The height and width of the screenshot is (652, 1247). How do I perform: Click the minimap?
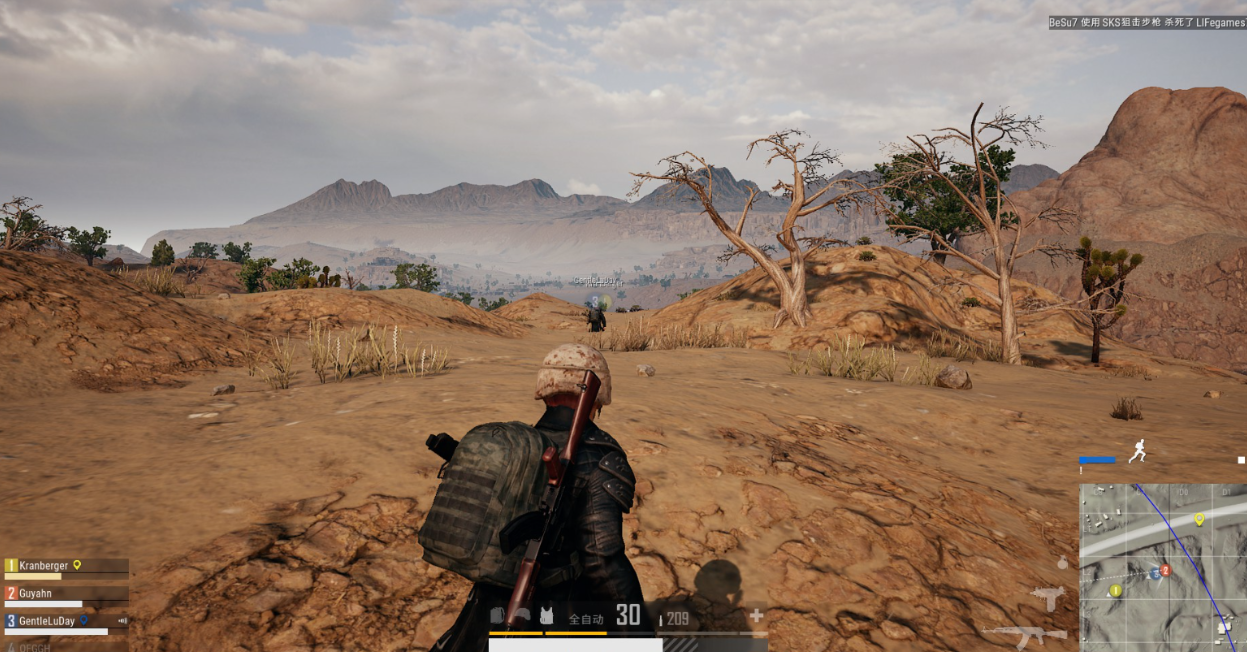point(1162,567)
